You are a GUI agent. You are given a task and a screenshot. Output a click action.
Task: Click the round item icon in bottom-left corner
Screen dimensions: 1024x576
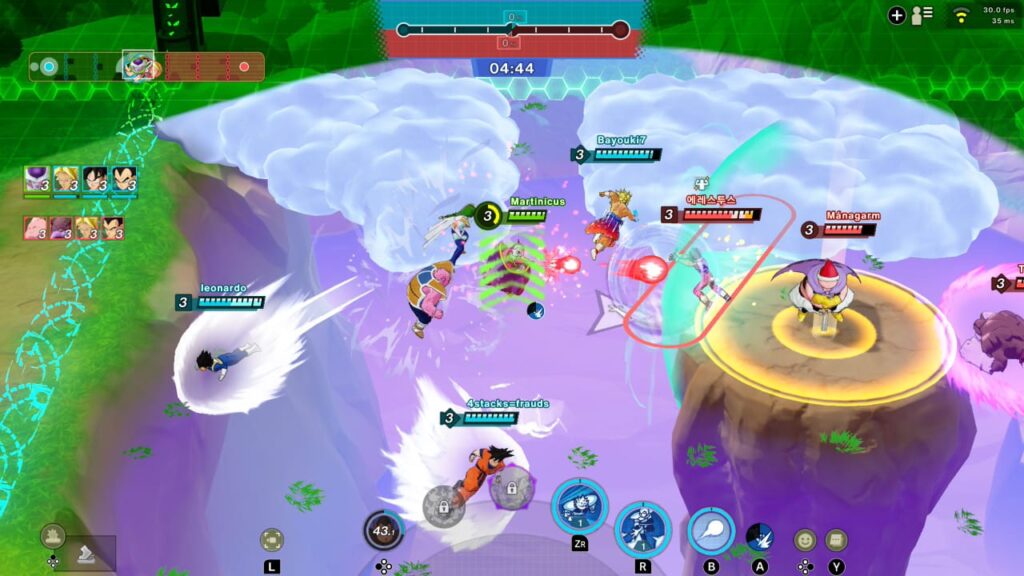(53, 535)
